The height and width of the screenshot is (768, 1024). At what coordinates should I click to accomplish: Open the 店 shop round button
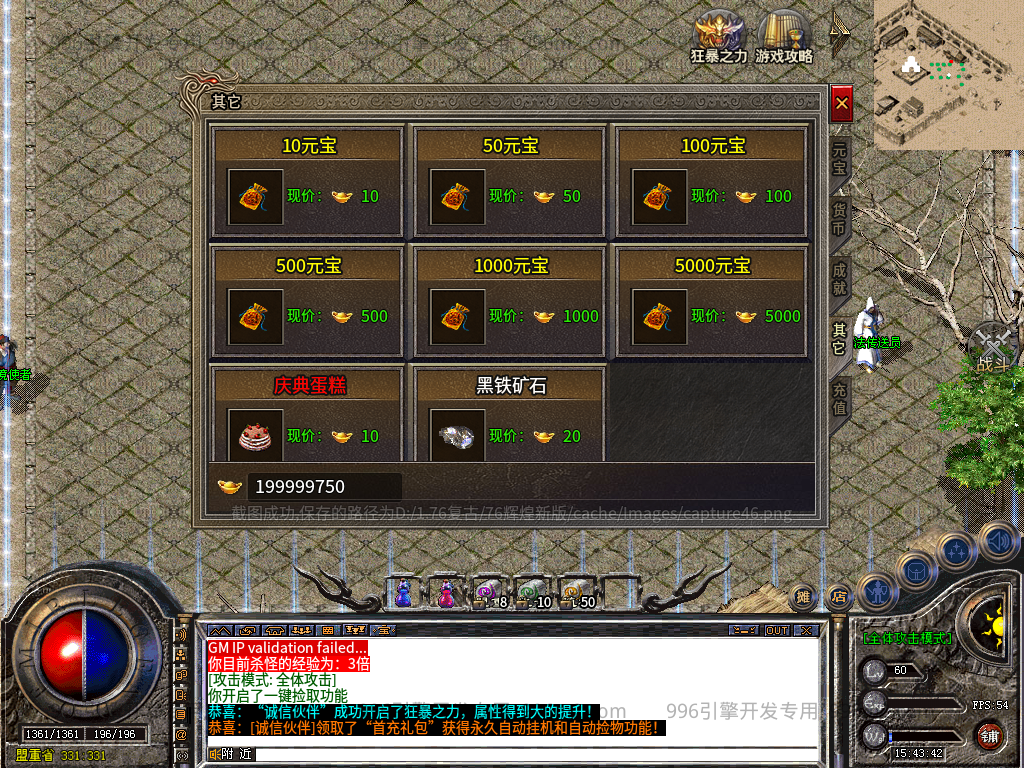tap(838, 596)
